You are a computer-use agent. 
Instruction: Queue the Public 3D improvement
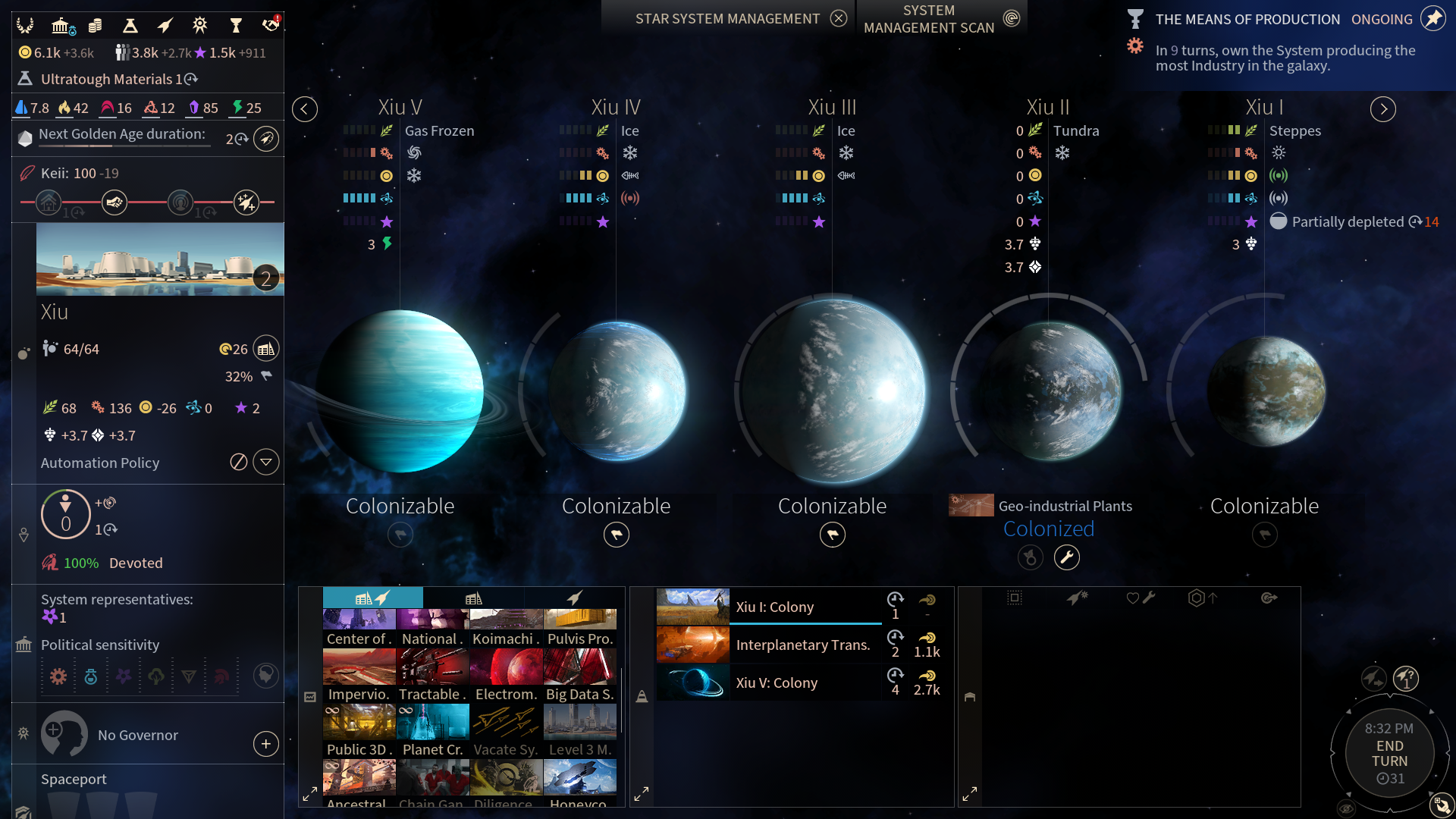[359, 730]
